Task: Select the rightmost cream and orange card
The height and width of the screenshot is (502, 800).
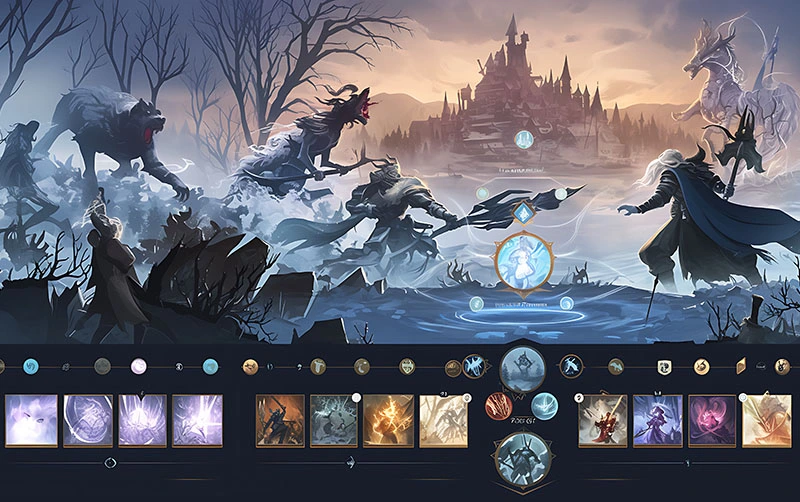Action: tap(766, 419)
